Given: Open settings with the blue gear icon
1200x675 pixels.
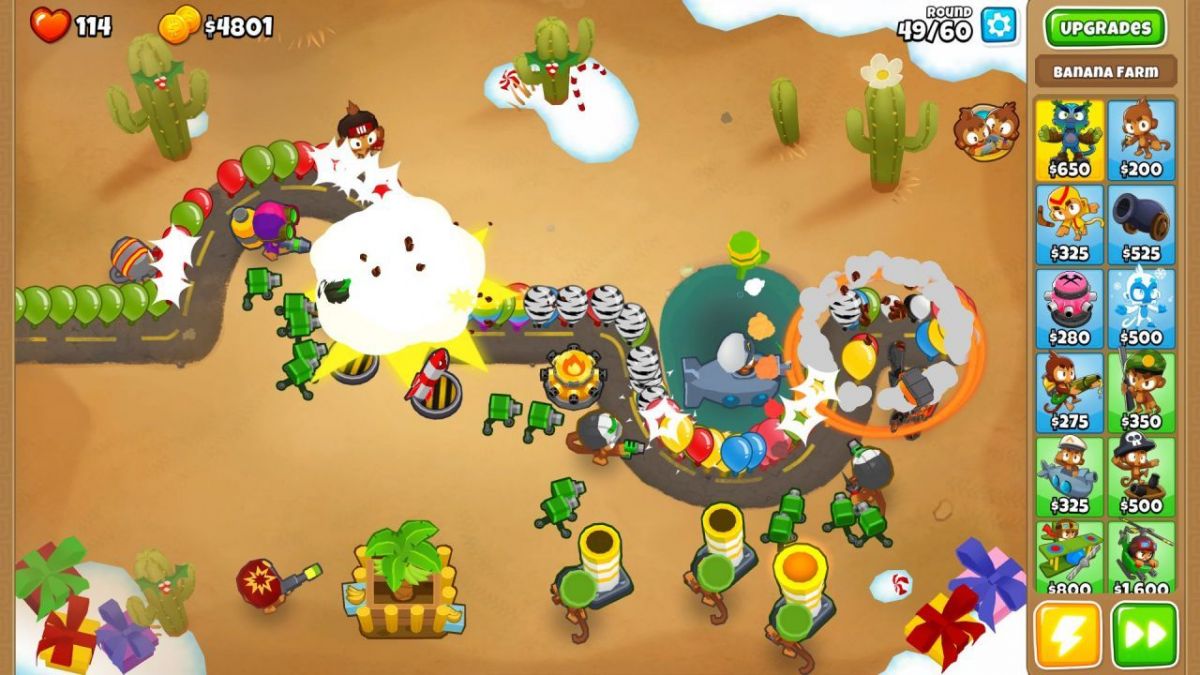Looking at the screenshot, I should click(x=998, y=25).
